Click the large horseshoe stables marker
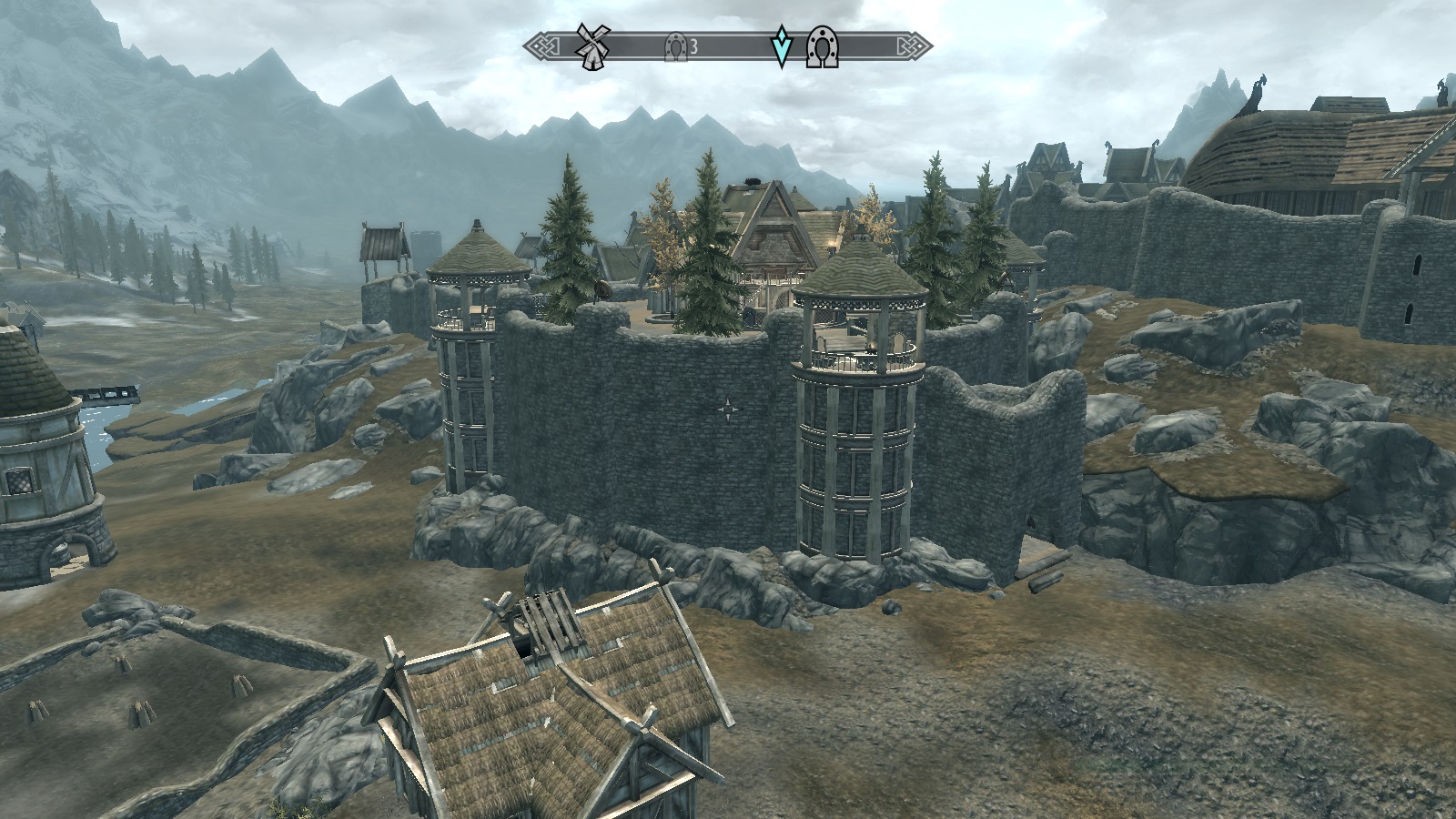 coord(821,47)
